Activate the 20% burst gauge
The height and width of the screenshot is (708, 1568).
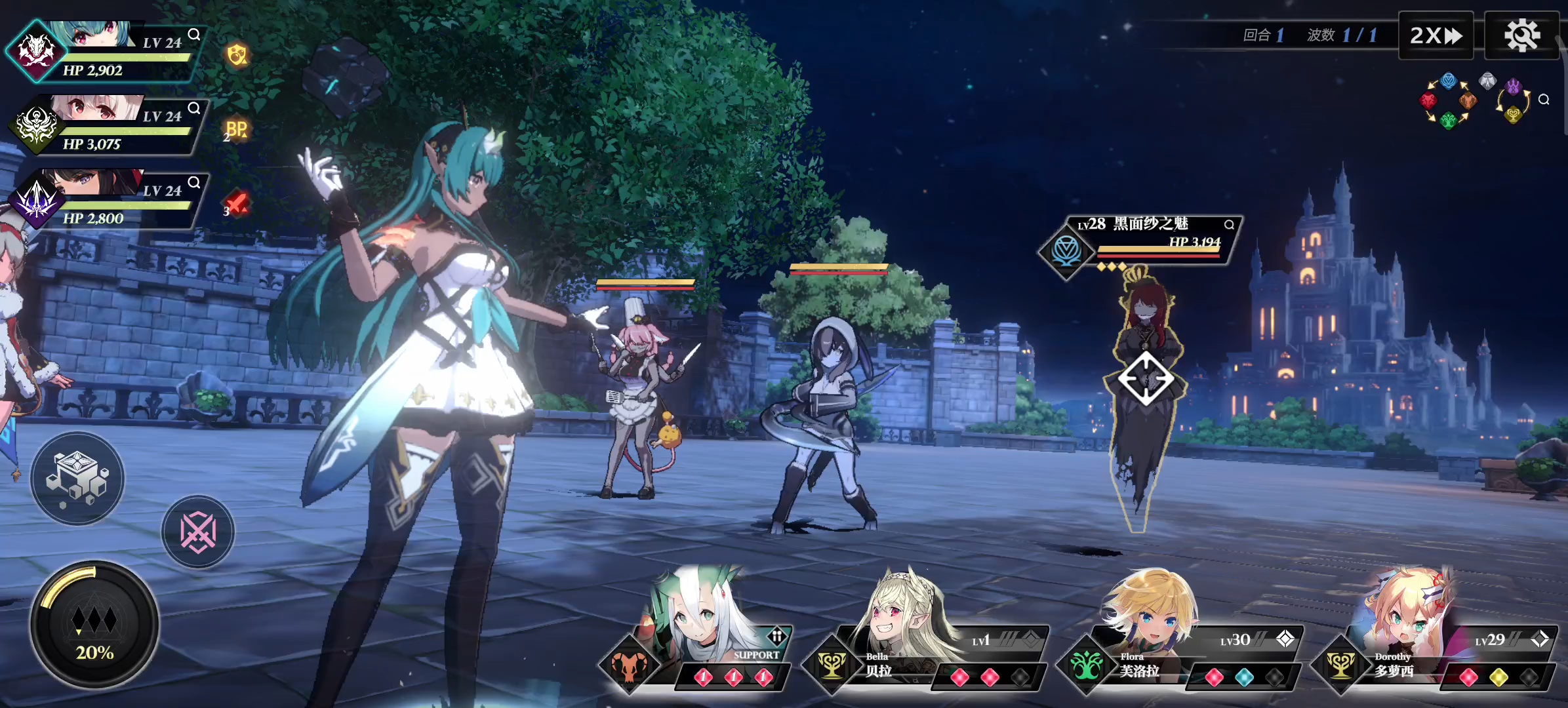click(94, 624)
